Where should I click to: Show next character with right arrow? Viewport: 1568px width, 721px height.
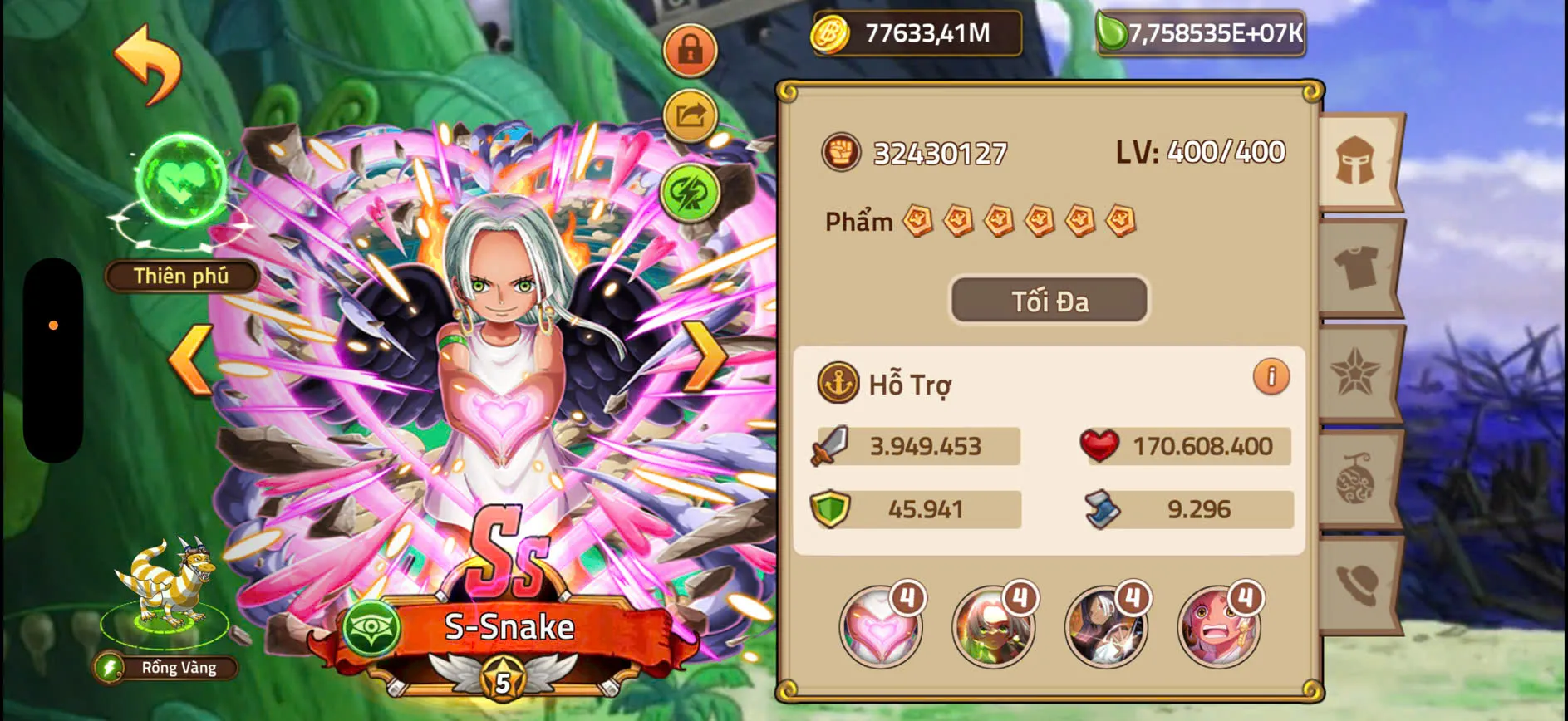pyautogui.click(x=705, y=357)
